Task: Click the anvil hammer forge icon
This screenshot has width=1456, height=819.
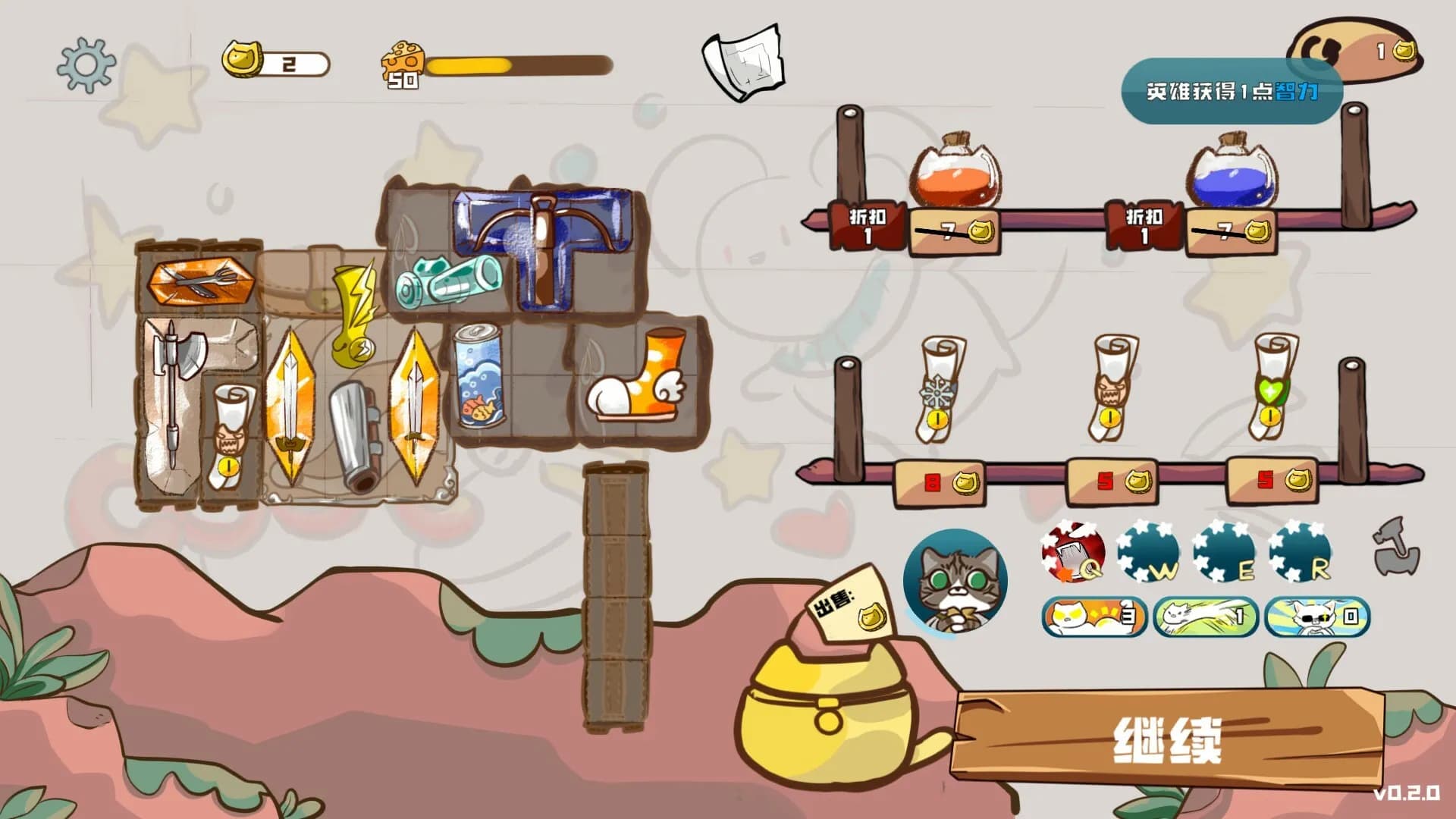Action: (x=1396, y=547)
